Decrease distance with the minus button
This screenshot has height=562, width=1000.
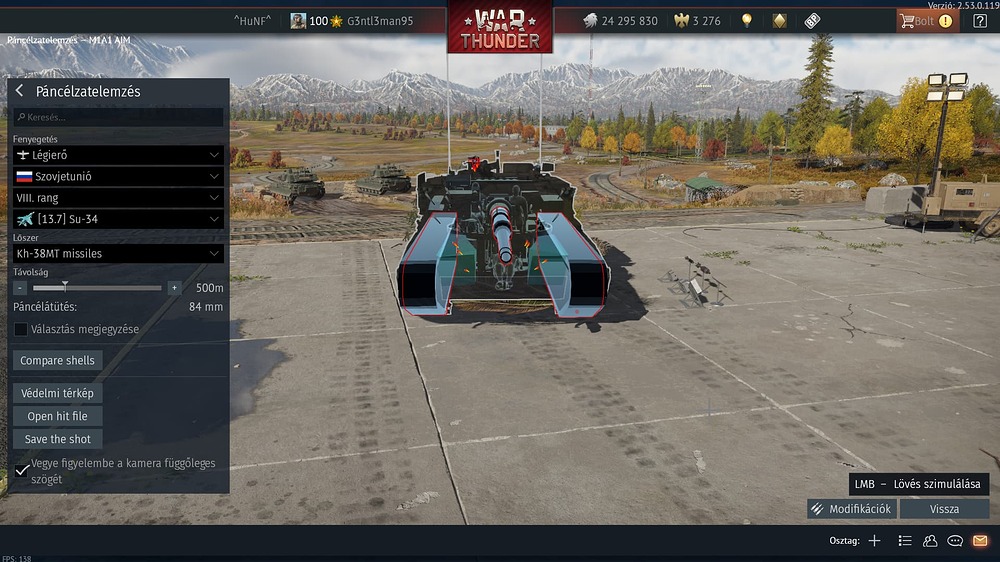tap(20, 288)
